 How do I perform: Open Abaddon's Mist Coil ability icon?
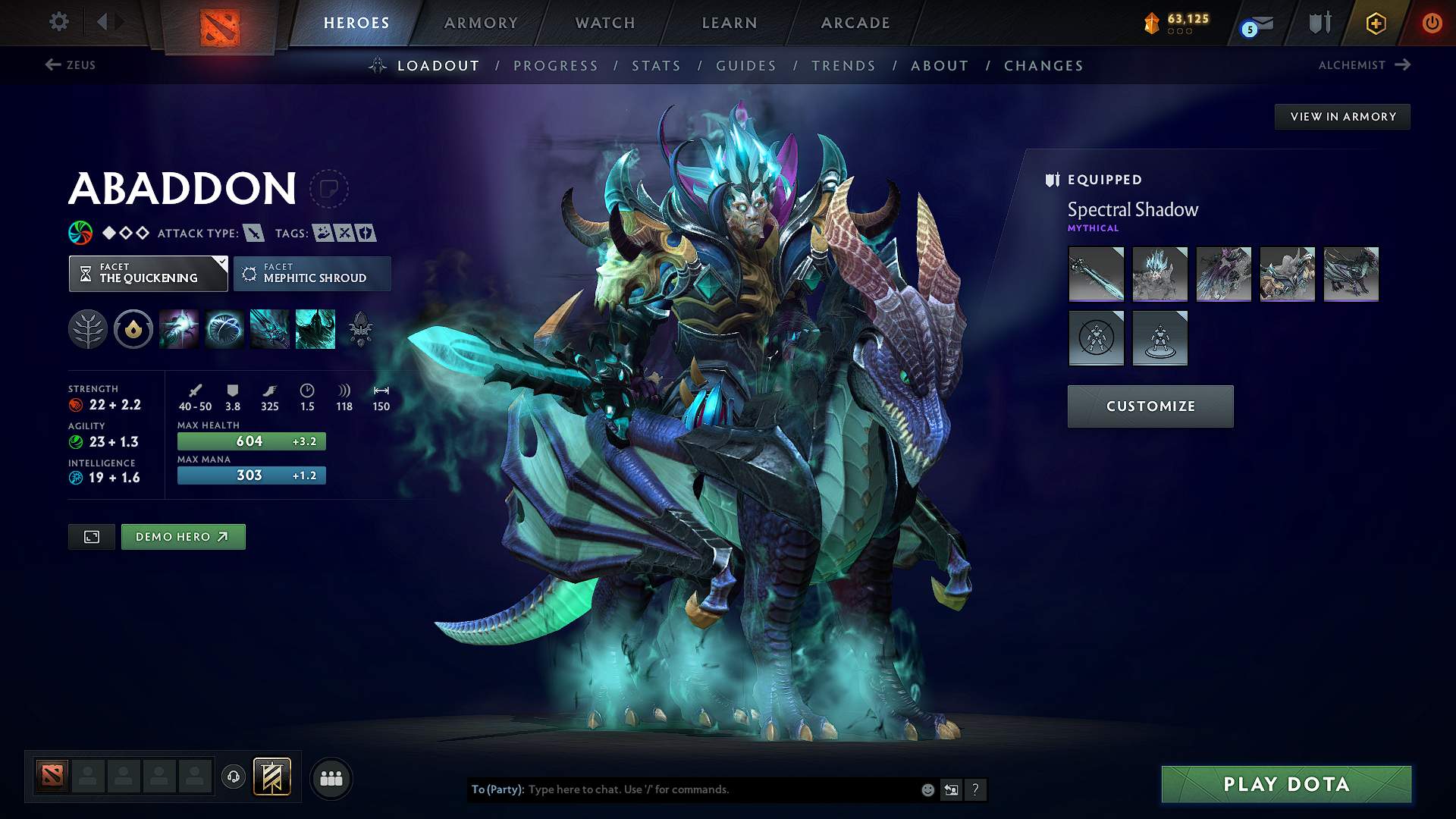[178, 329]
